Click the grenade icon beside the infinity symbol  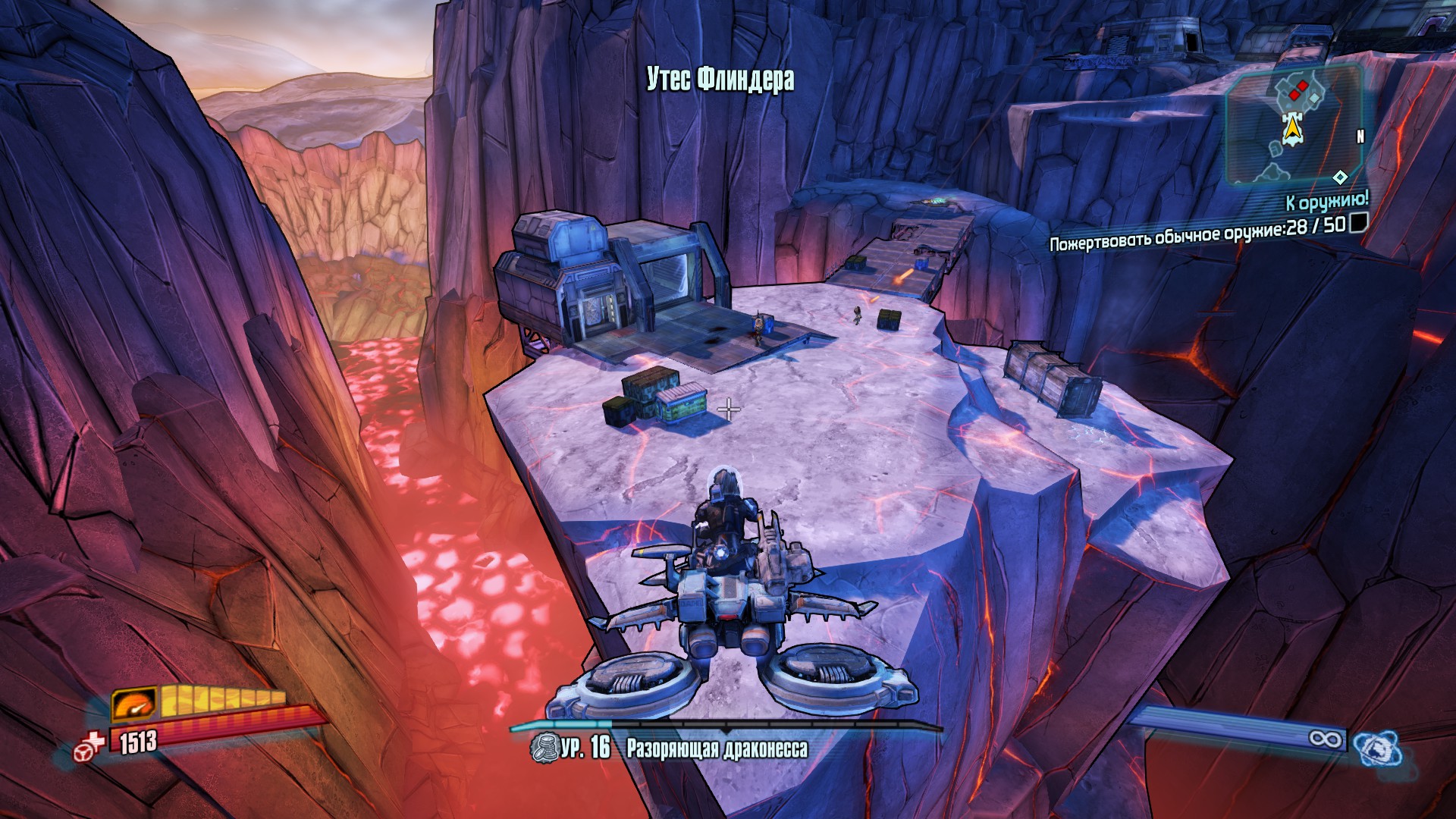[1377, 748]
